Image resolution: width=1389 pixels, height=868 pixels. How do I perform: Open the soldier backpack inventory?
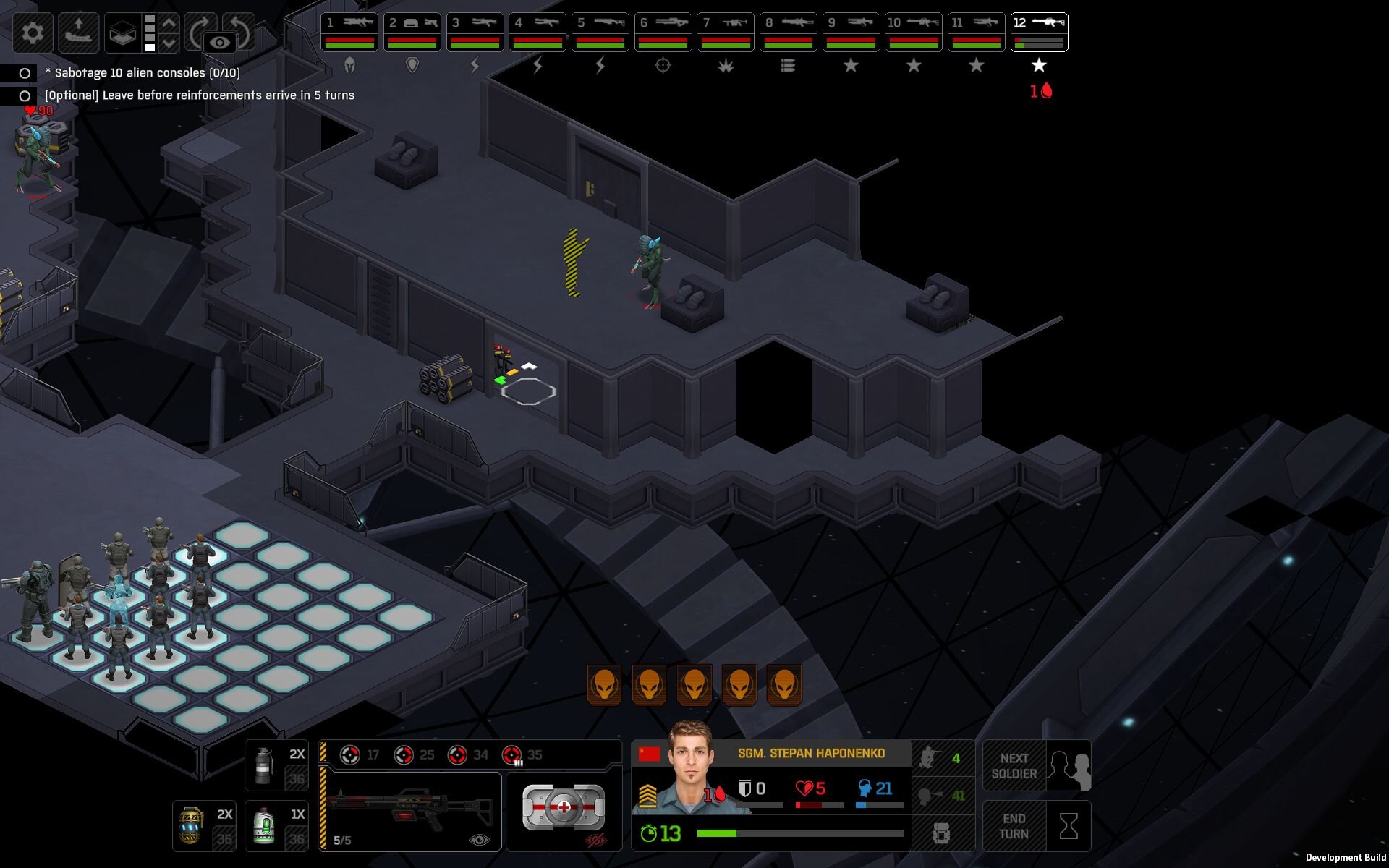[942, 833]
